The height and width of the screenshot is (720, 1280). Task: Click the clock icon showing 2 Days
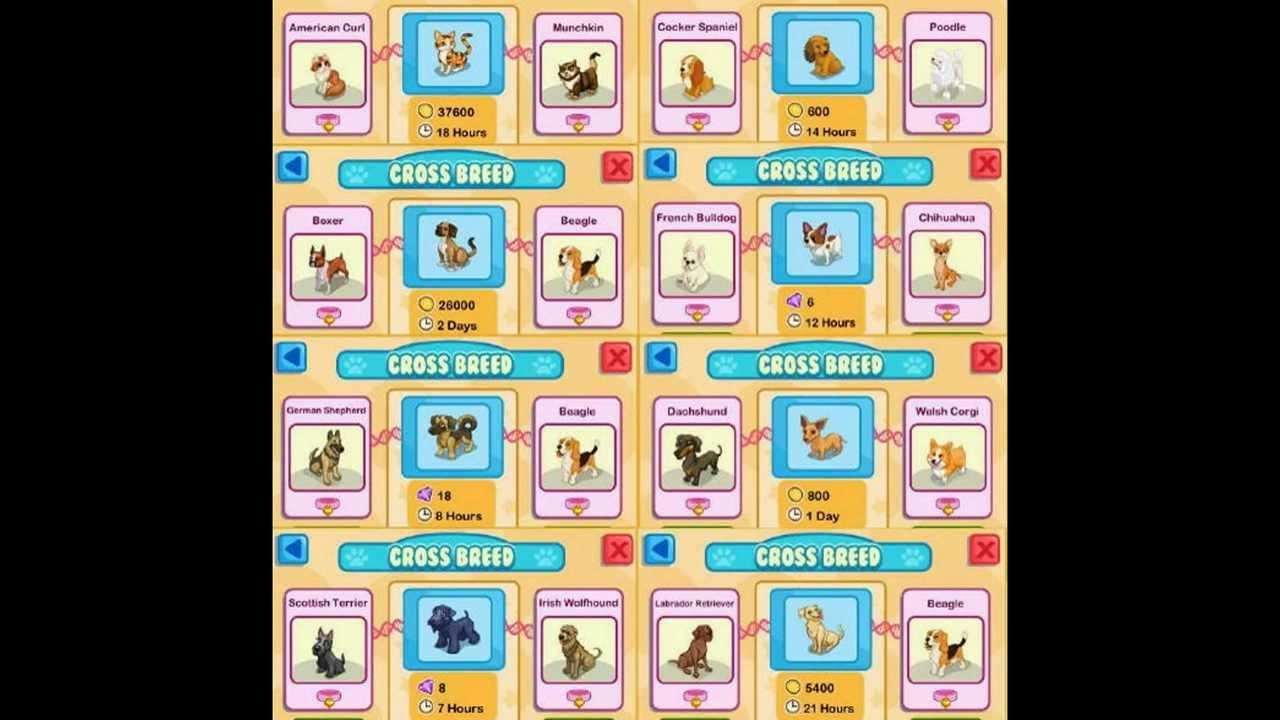[x=425, y=325]
